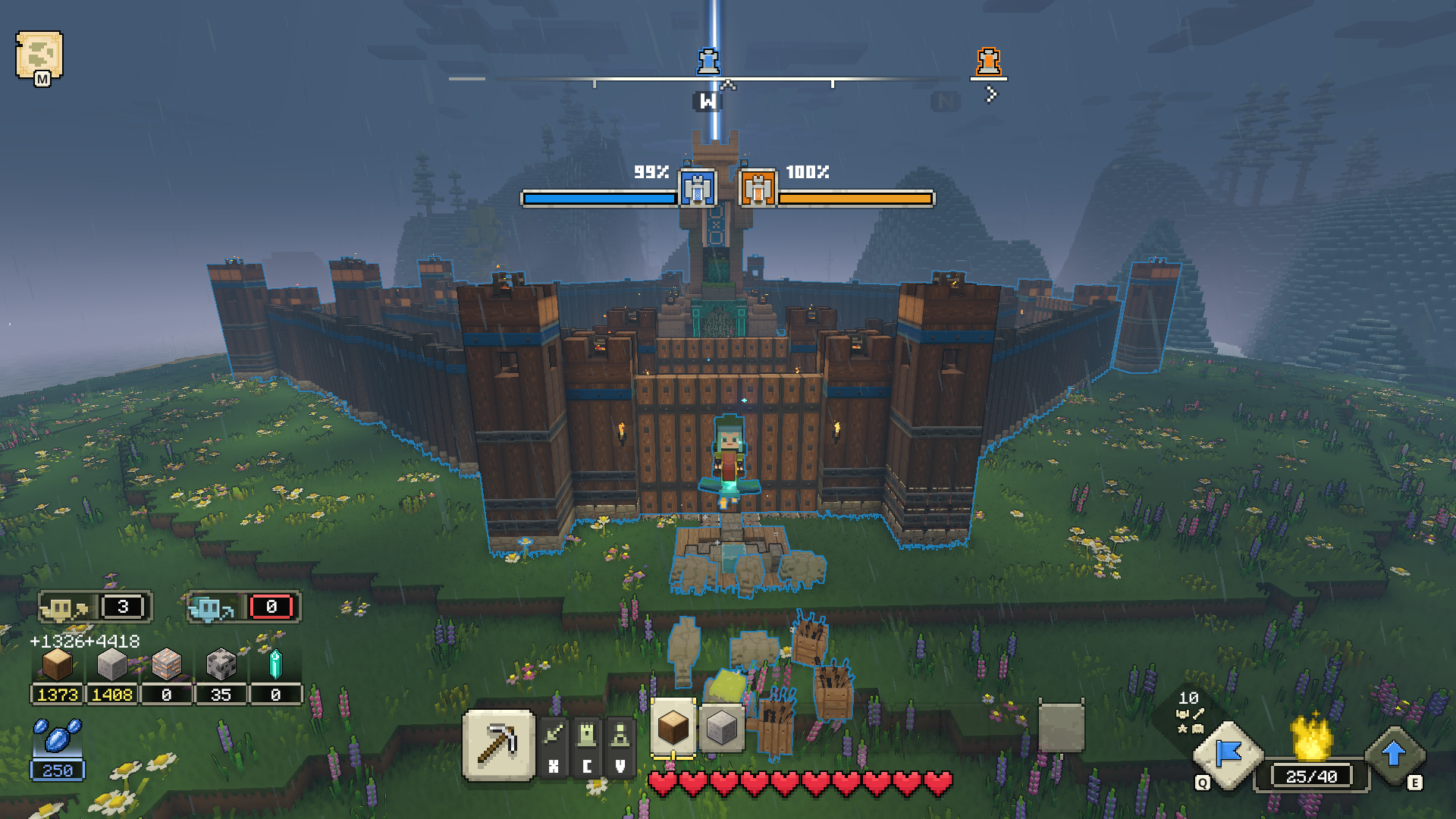This screenshot has width=1456, height=819.
Task: Click the orange base compass marker
Action: point(988,61)
